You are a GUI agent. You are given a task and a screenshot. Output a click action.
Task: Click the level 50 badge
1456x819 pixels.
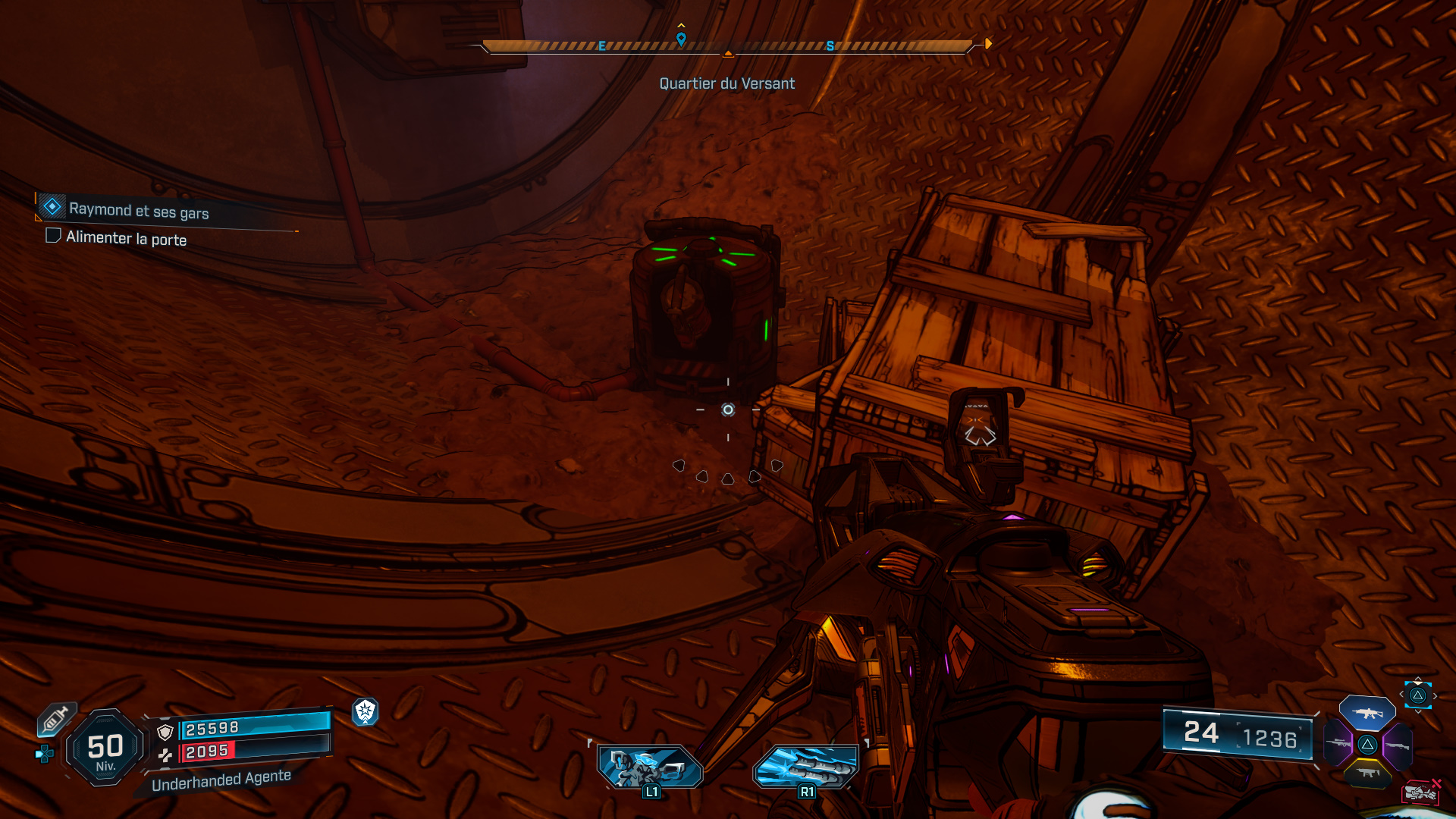click(106, 747)
